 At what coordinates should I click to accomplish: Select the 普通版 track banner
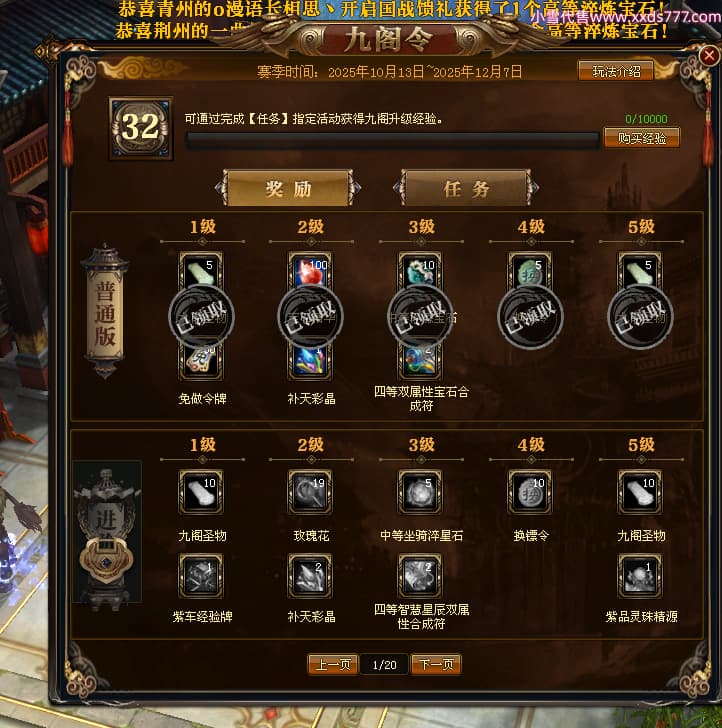[x=106, y=312]
